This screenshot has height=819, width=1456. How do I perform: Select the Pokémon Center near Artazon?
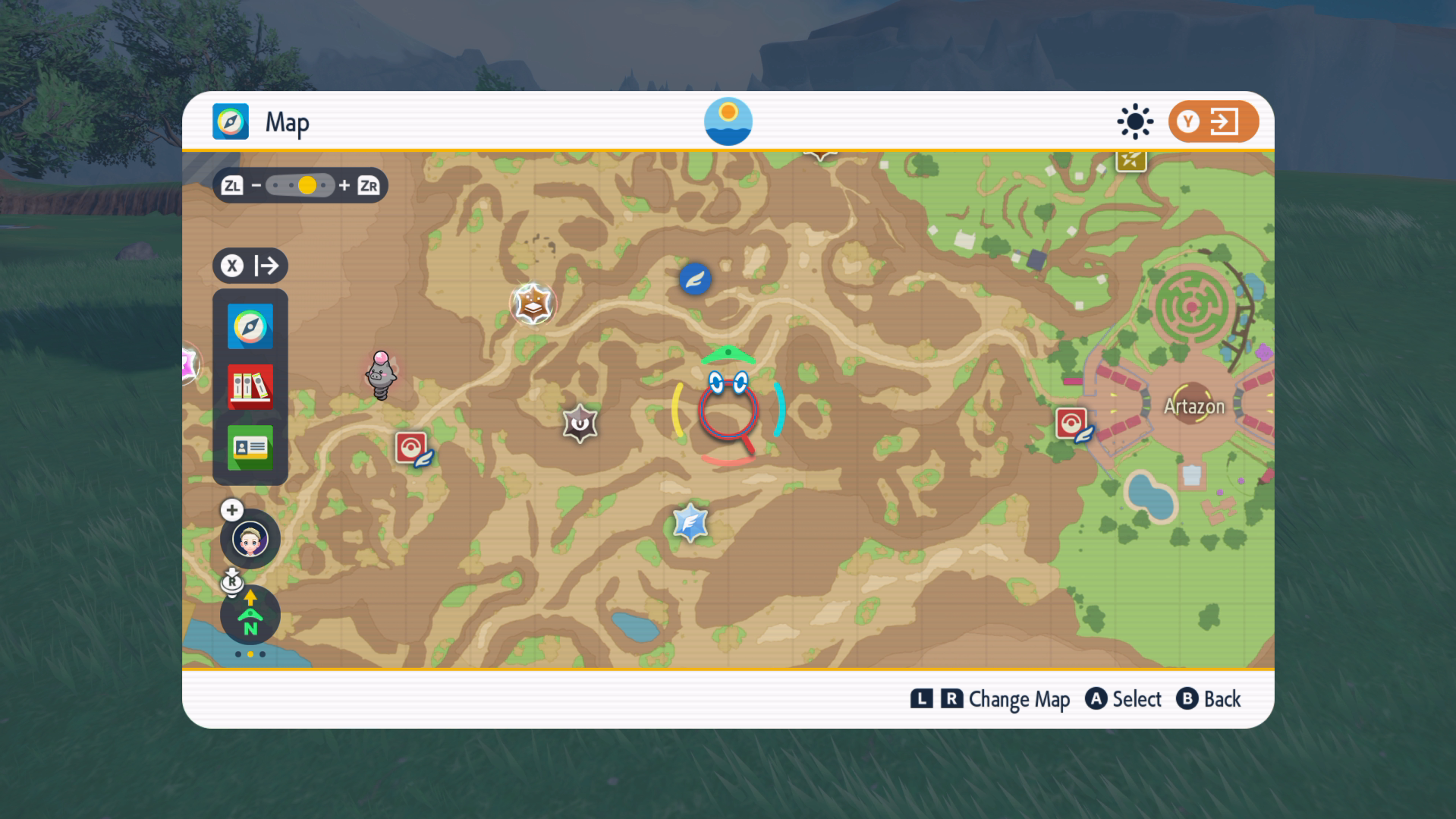(x=1072, y=424)
